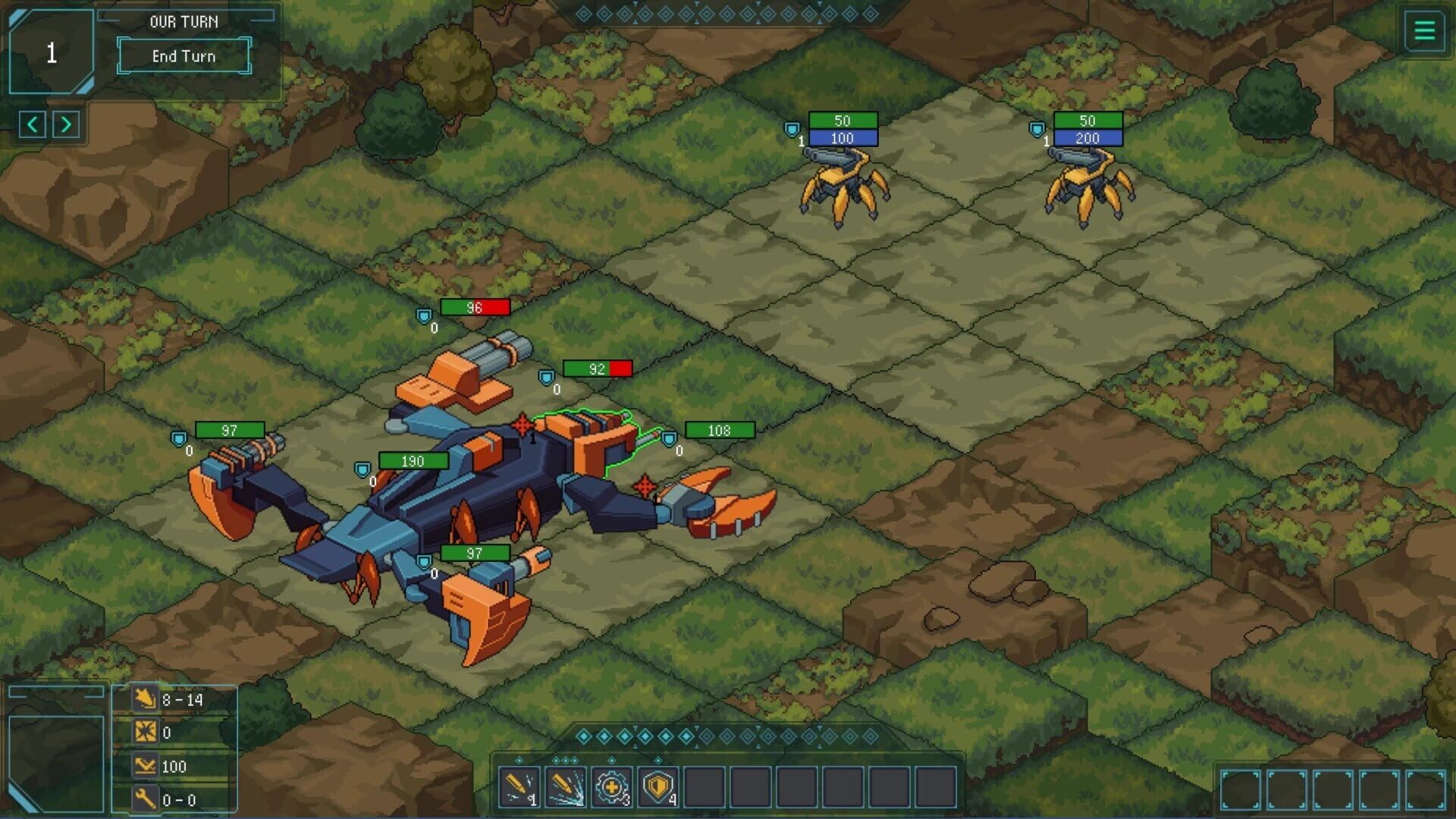Open the hamburger menu in the top right corner
Image resolution: width=1456 pixels, height=819 pixels.
[x=1424, y=31]
